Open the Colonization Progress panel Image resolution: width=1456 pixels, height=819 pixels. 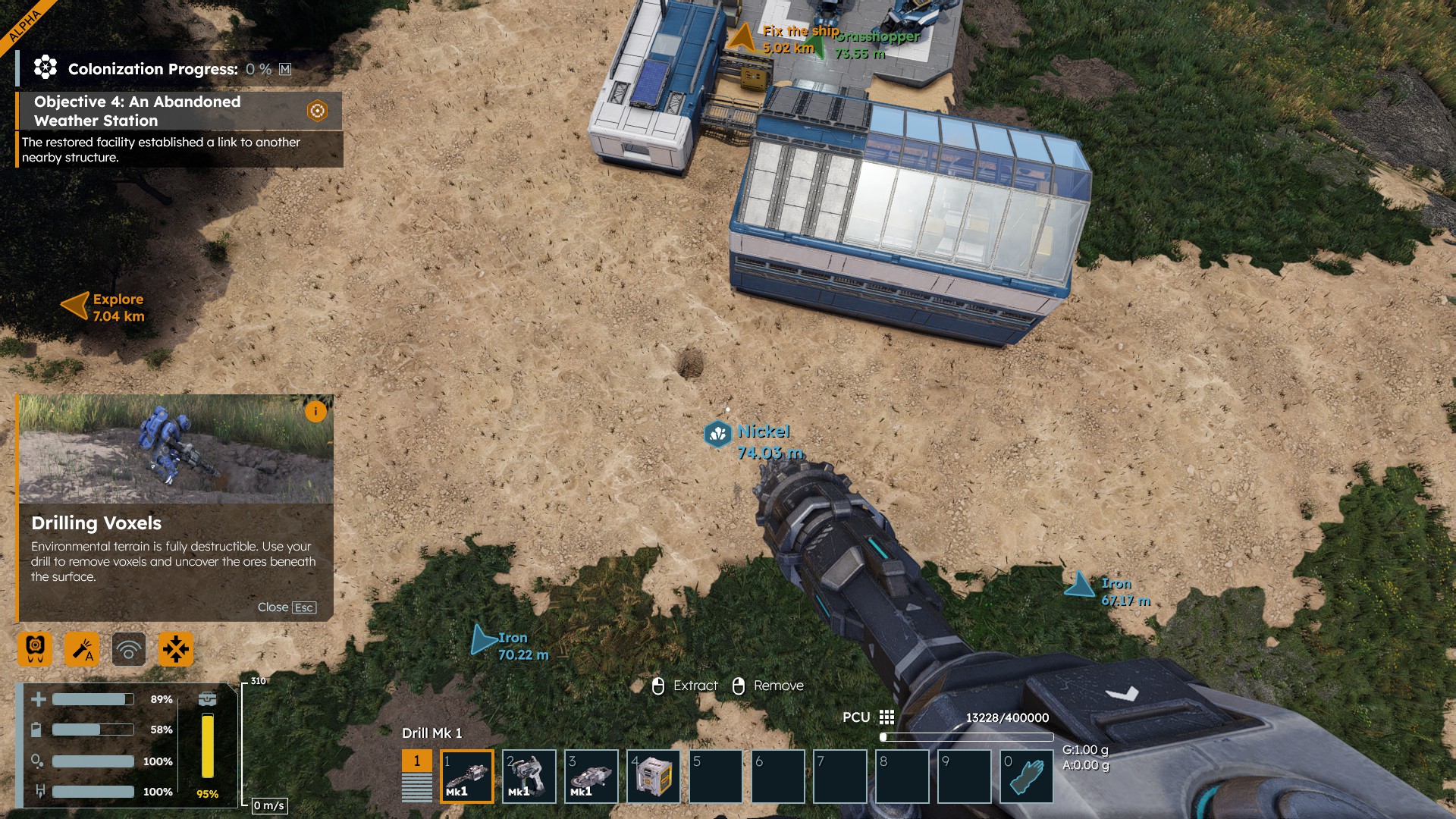tap(152, 69)
